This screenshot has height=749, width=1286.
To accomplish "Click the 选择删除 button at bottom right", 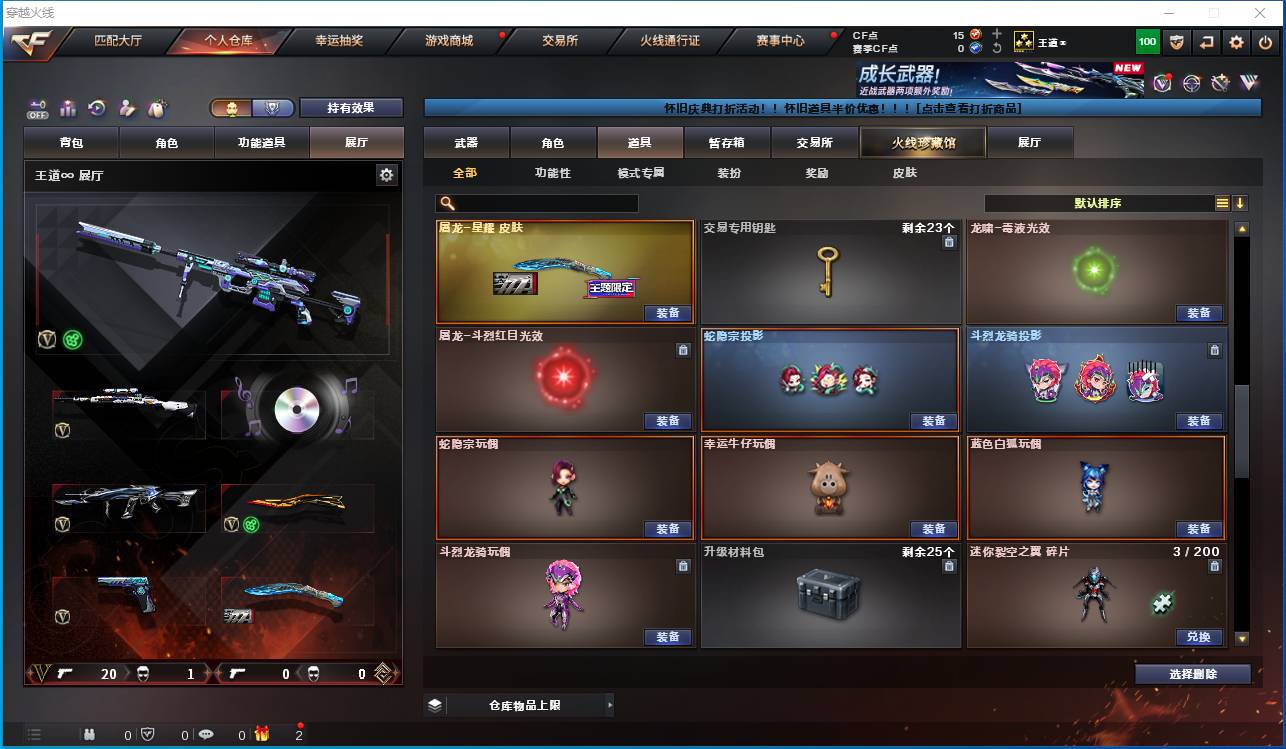I will tap(1192, 673).
